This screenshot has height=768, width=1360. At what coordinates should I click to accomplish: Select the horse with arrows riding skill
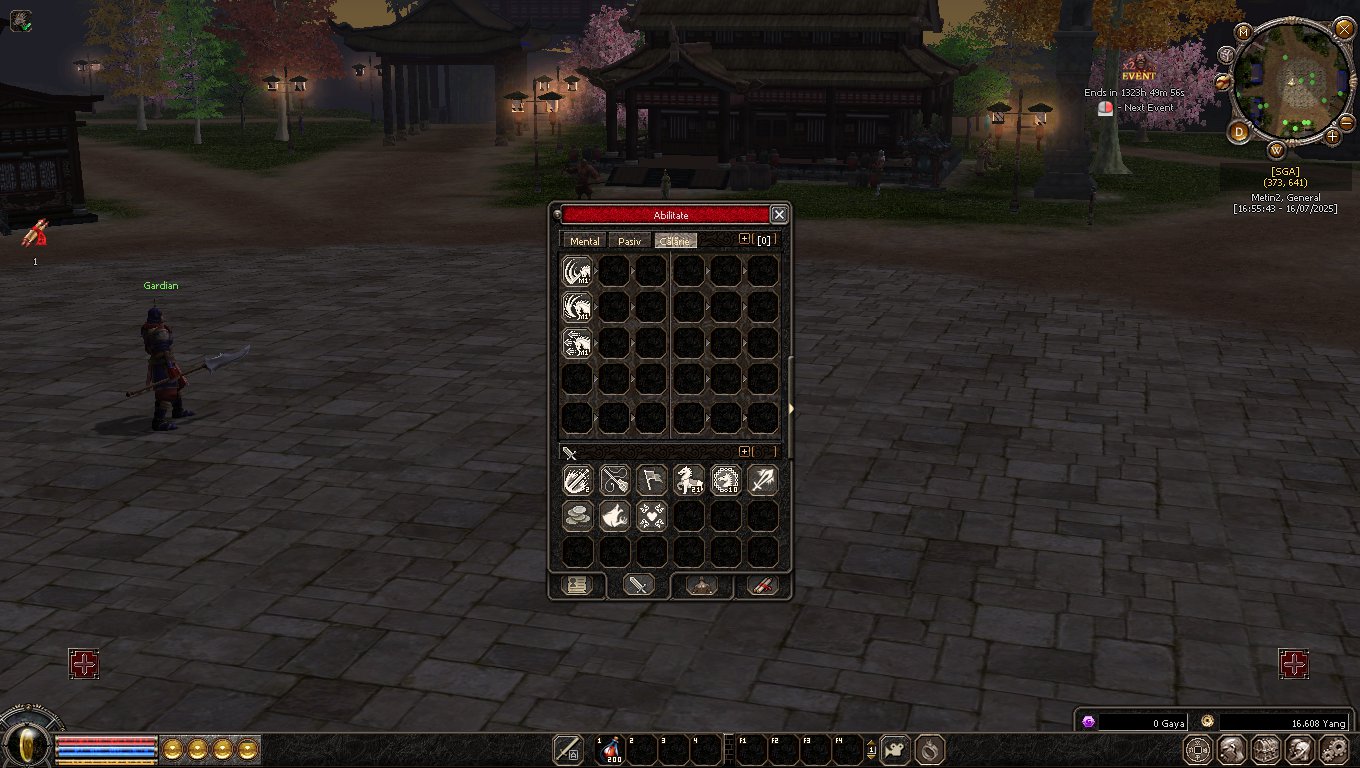577,343
